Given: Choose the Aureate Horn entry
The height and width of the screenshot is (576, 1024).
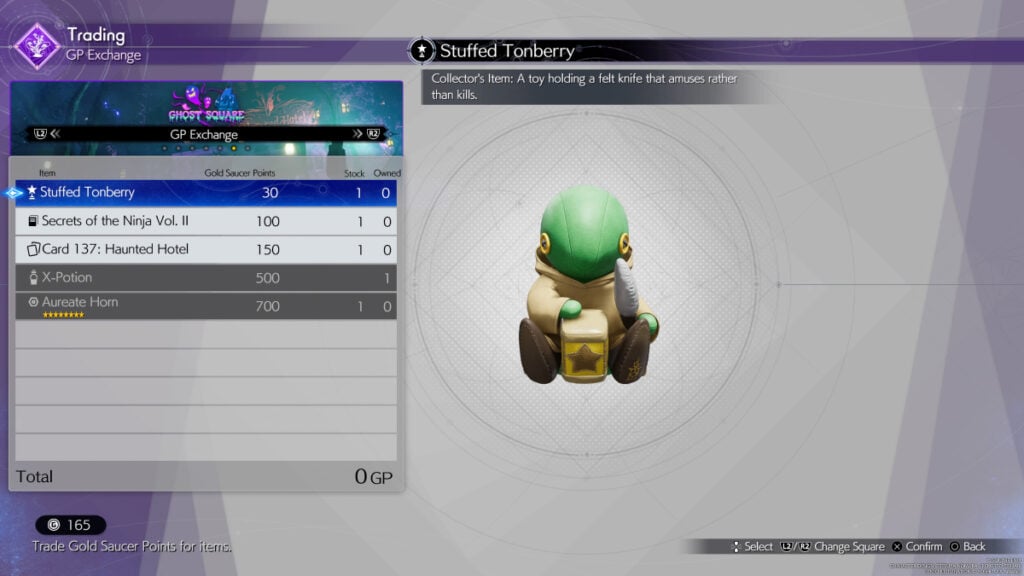Looking at the screenshot, I should 205,306.
